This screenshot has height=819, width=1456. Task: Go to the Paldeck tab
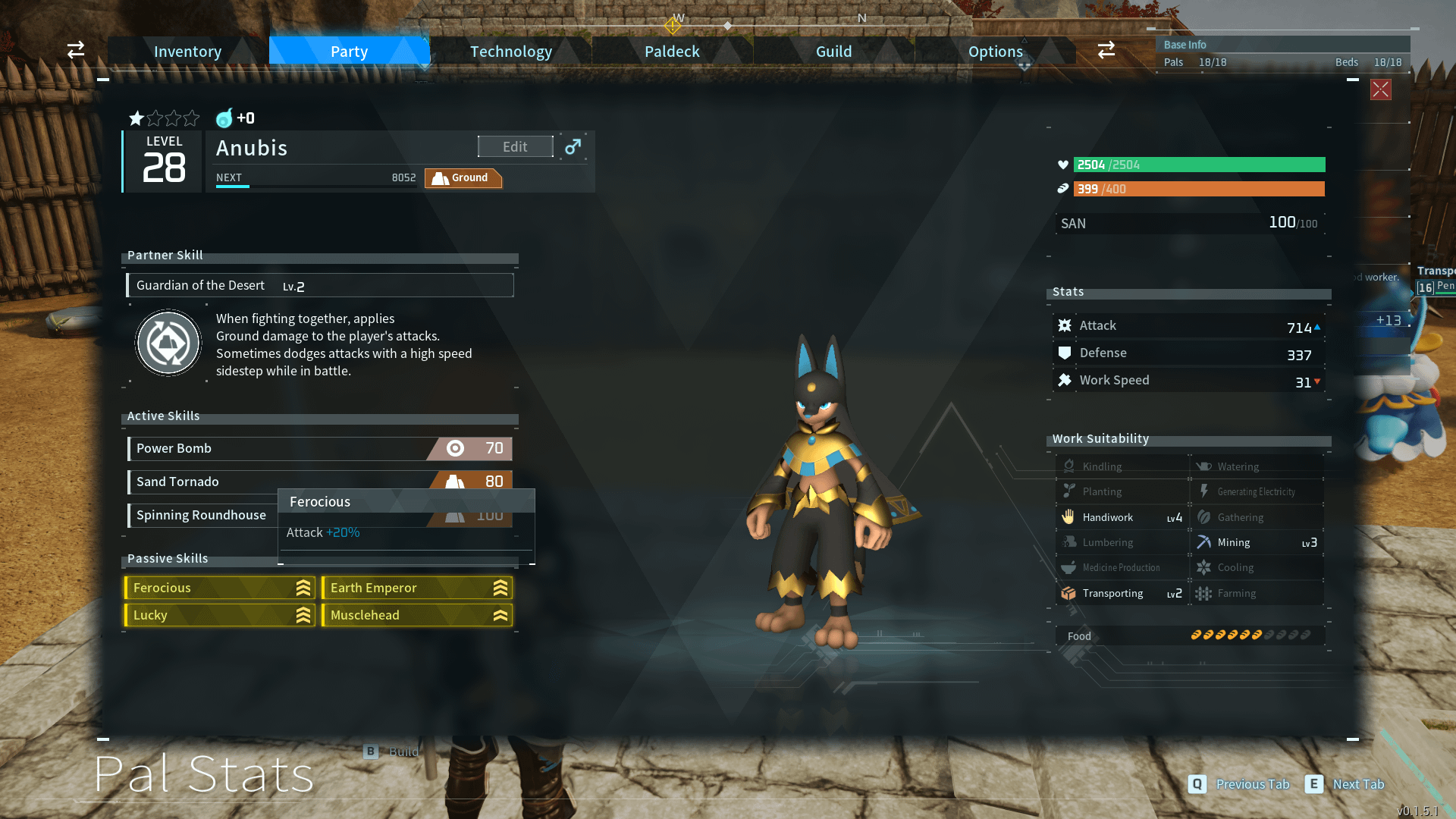coord(672,52)
